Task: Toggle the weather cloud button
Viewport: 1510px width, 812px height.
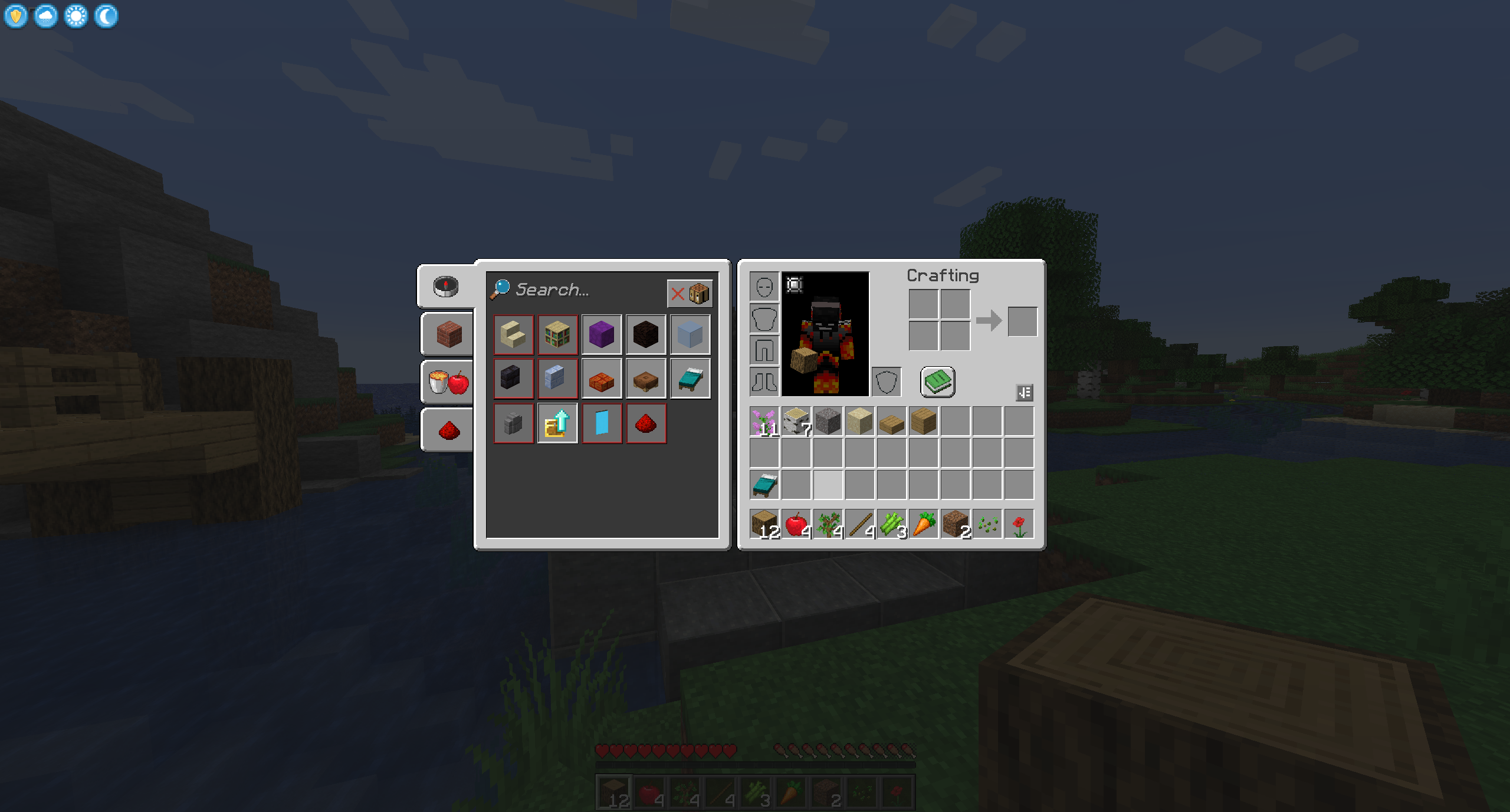Action: tap(45, 15)
